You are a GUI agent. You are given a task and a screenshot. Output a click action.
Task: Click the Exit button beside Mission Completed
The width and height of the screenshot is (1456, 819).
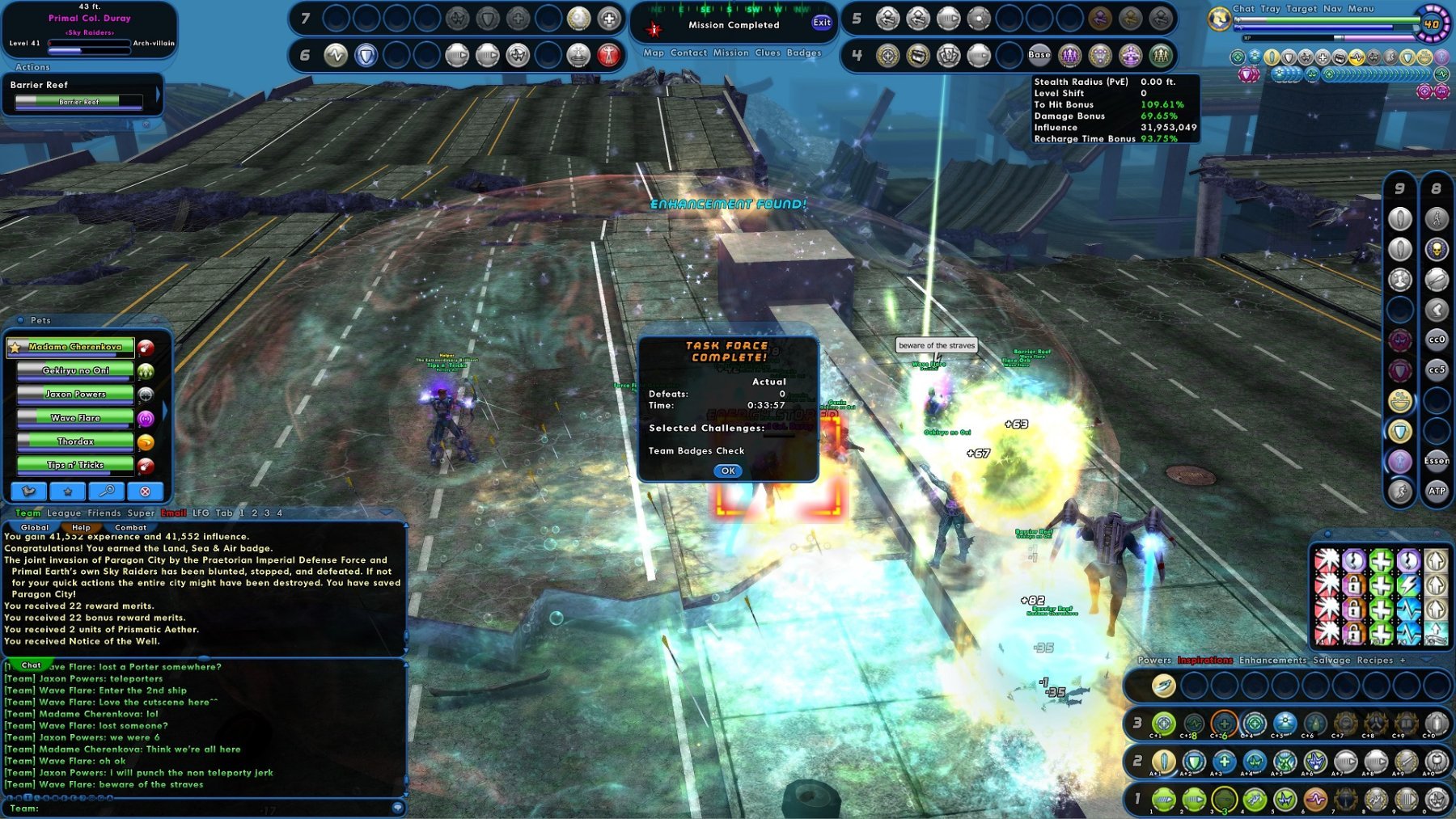point(822,23)
